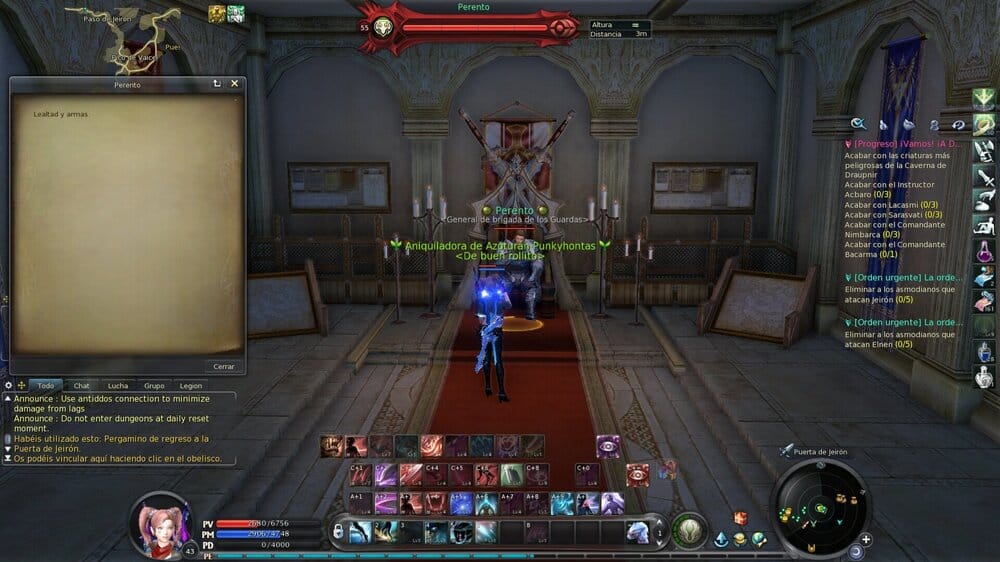Select the Legion chat tab
This screenshot has width=1000, height=562.
tap(190, 385)
